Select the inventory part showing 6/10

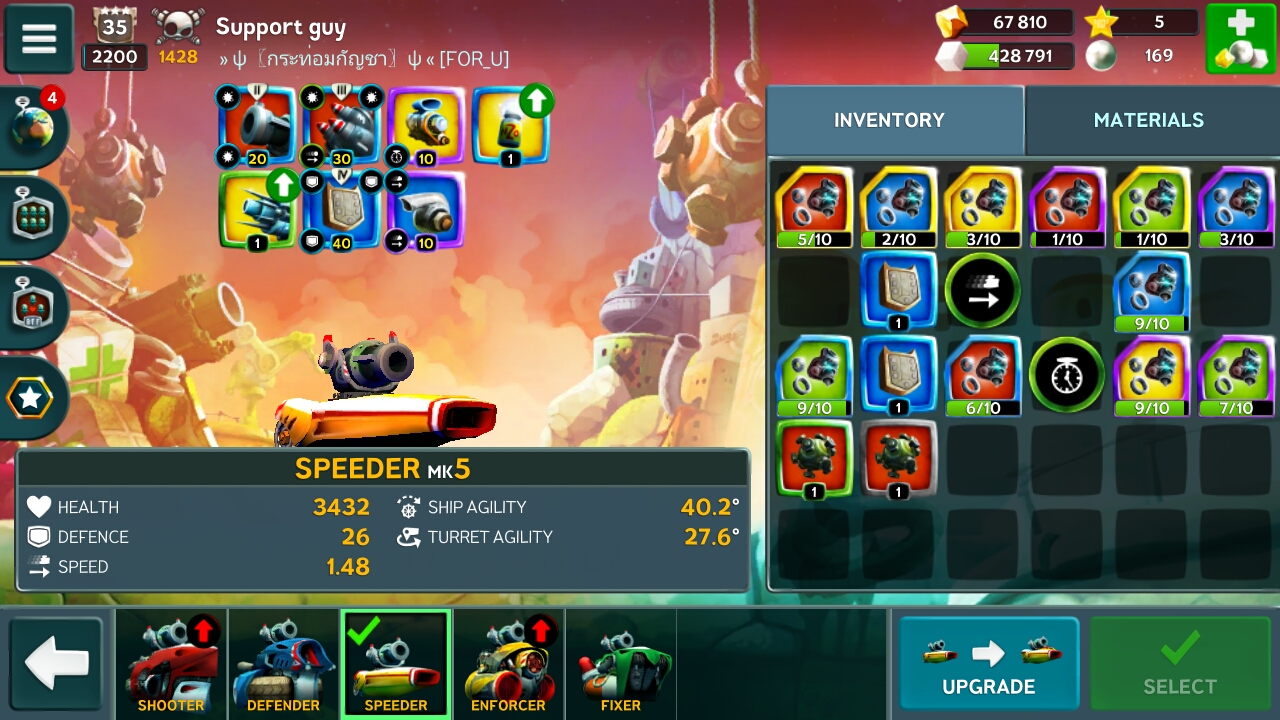[982, 375]
